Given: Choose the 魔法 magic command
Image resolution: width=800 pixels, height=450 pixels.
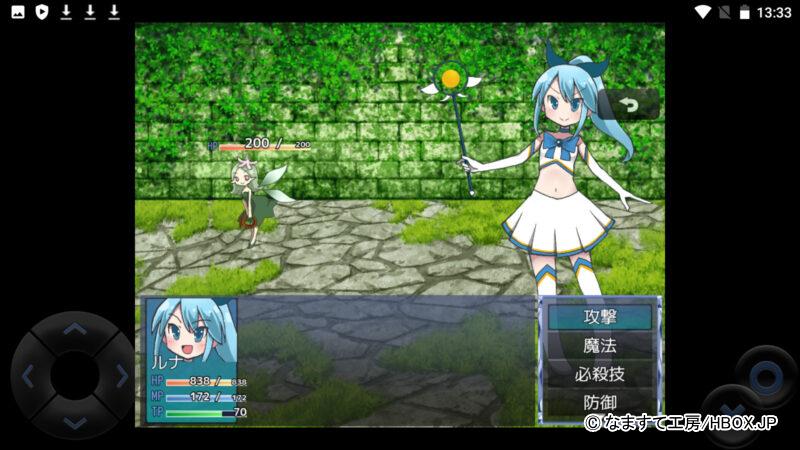Looking at the screenshot, I should pyautogui.click(x=600, y=346).
